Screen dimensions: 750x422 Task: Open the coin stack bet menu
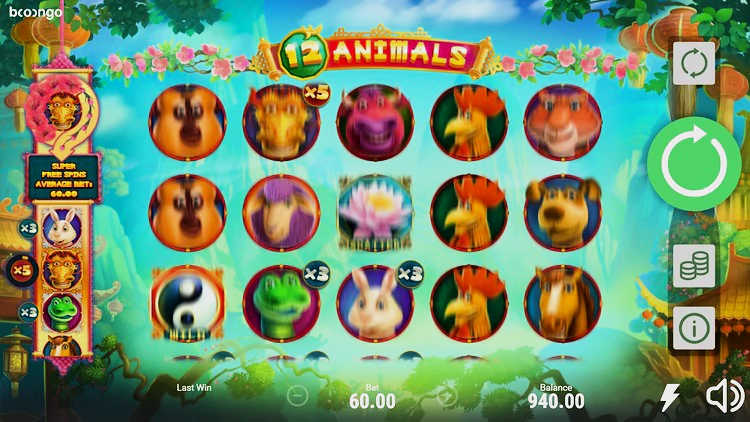(693, 266)
